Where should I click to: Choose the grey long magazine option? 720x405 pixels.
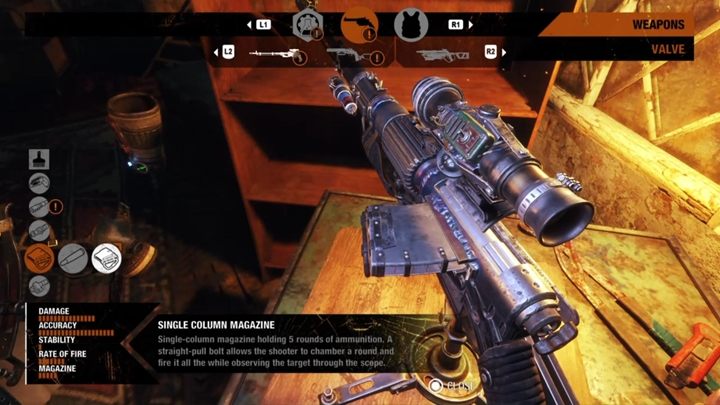72,258
